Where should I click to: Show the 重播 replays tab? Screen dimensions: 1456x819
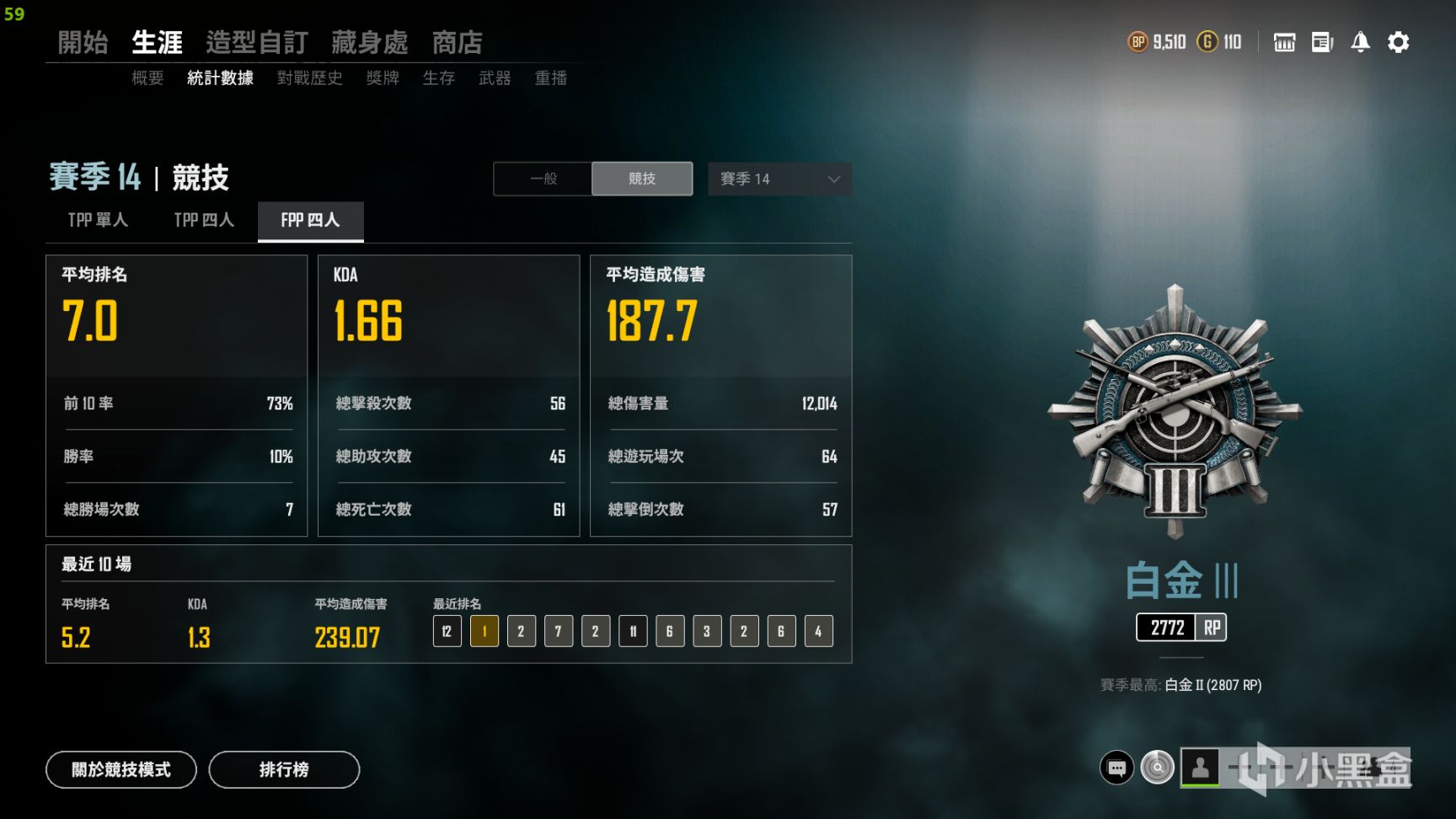[x=550, y=78]
